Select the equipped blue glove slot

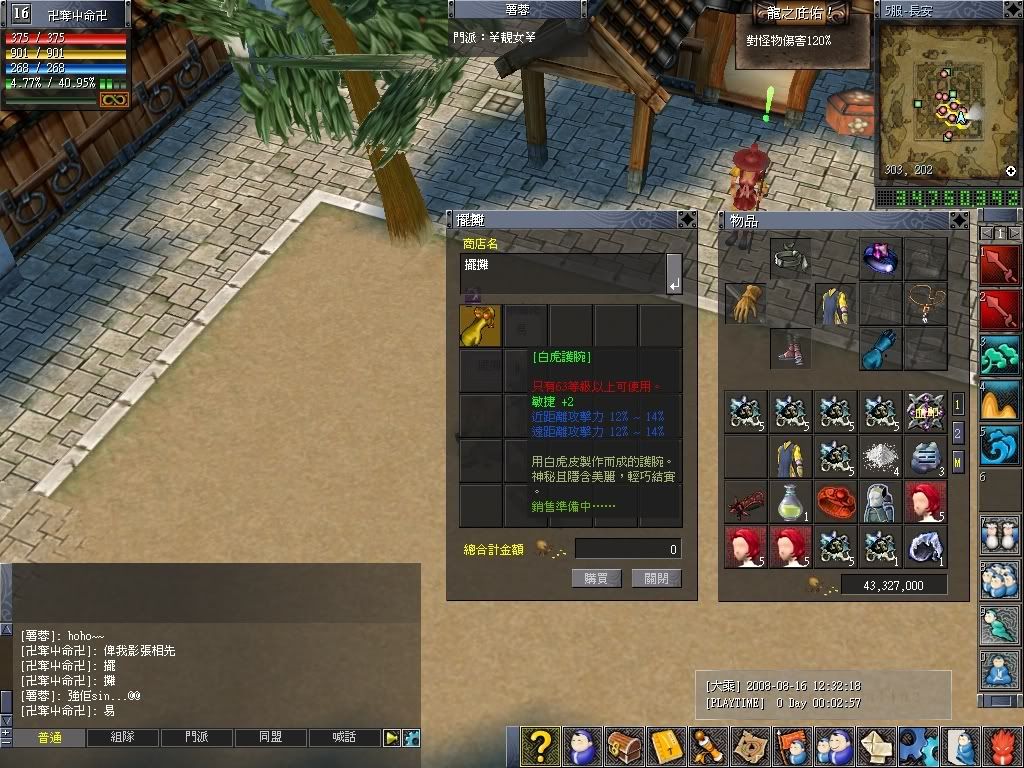(881, 348)
